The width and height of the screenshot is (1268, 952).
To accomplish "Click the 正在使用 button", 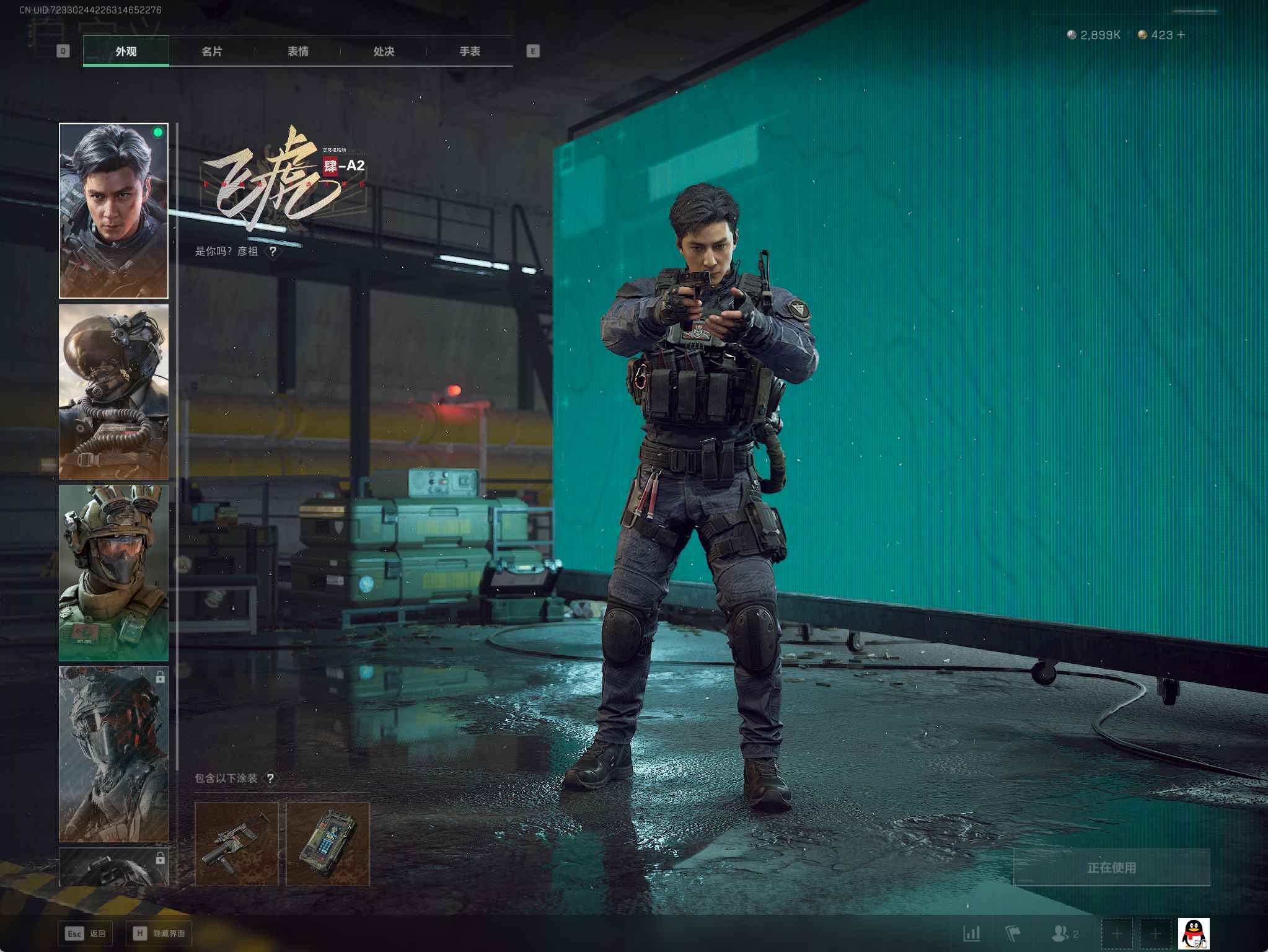I will [x=1111, y=868].
